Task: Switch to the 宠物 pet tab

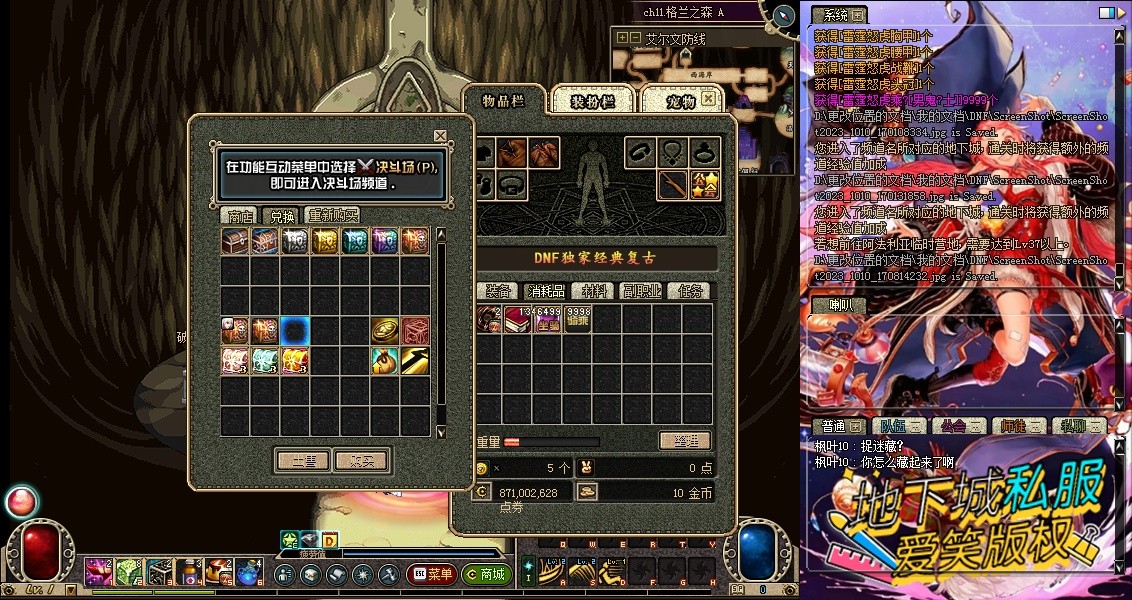Action: click(x=678, y=101)
